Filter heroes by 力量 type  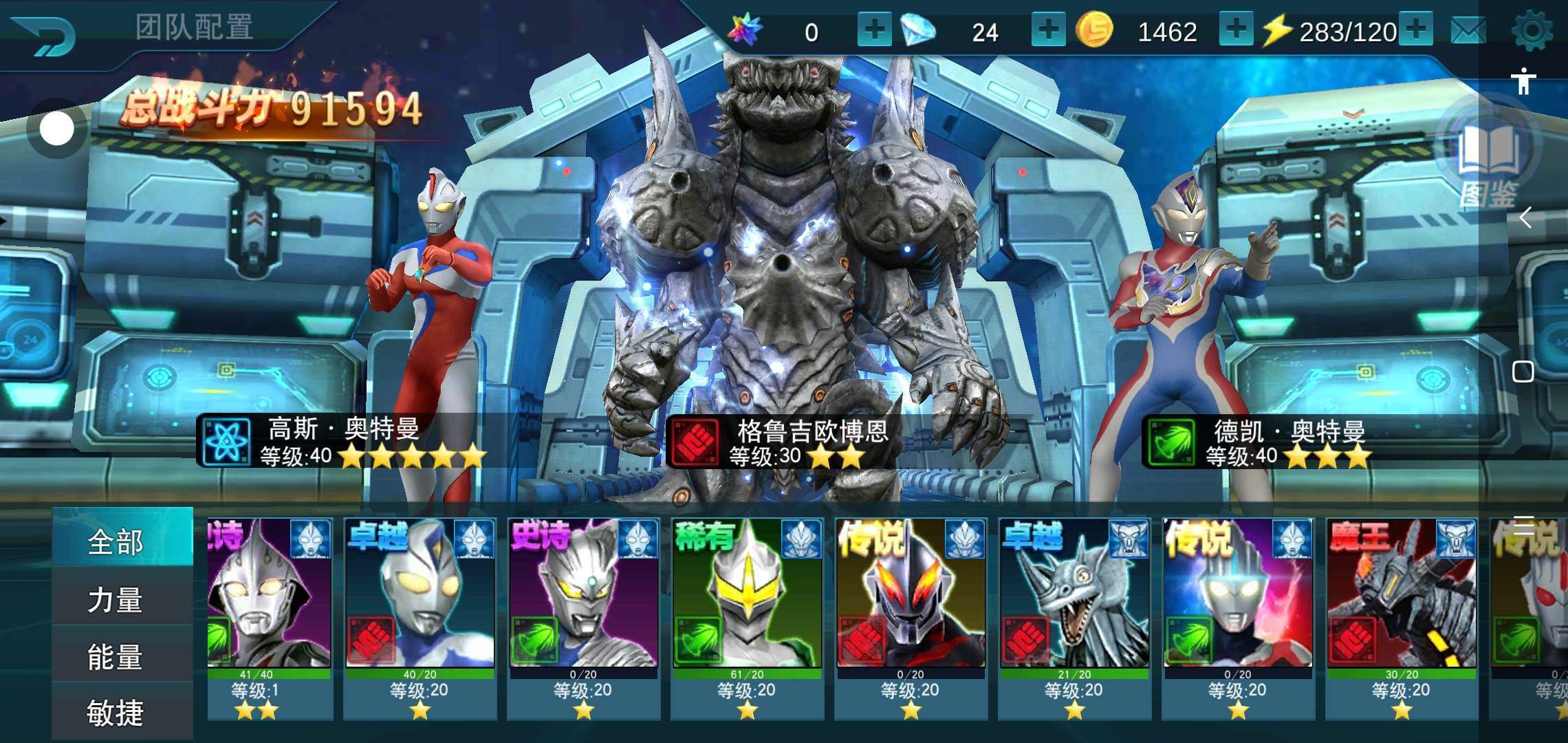[x=116, y=599]
